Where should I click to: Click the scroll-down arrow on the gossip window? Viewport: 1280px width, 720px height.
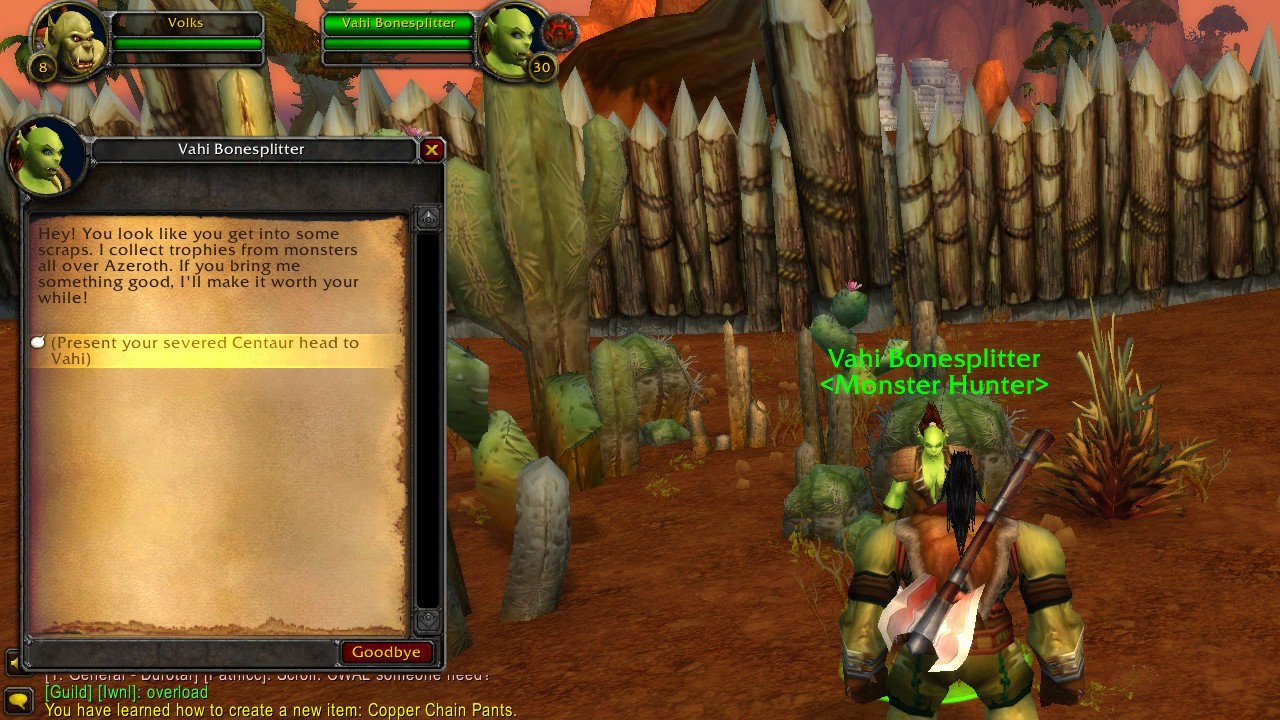[428, 621]
